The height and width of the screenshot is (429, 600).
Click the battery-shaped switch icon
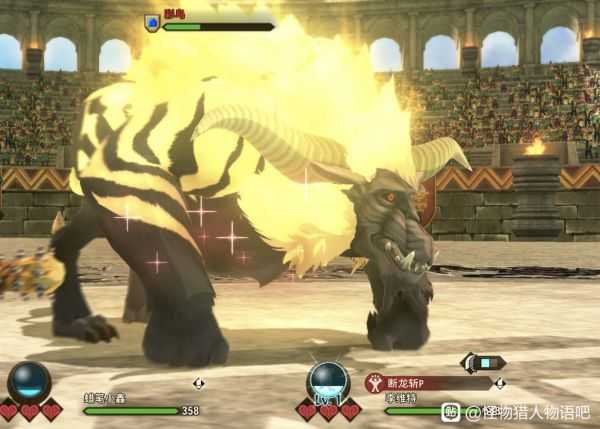[x=484, y=363]
